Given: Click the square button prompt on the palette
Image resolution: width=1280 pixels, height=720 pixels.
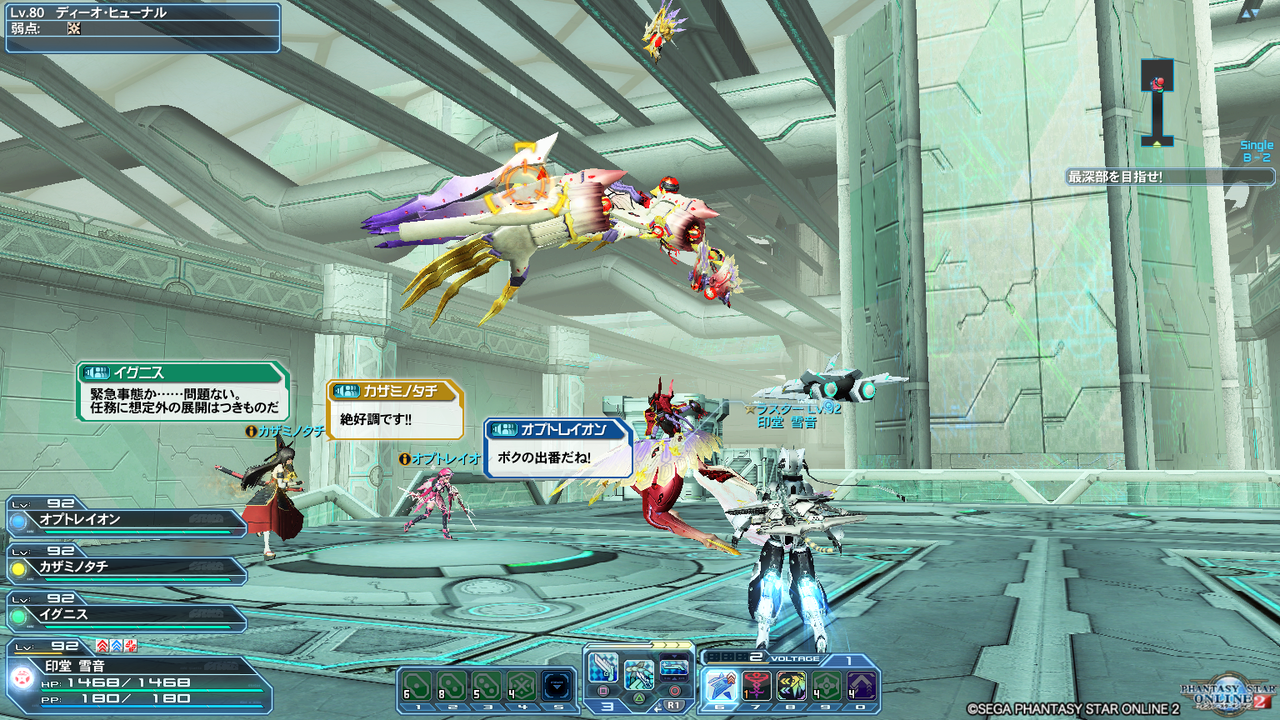Looking at the screenshot, I should 602,690.
